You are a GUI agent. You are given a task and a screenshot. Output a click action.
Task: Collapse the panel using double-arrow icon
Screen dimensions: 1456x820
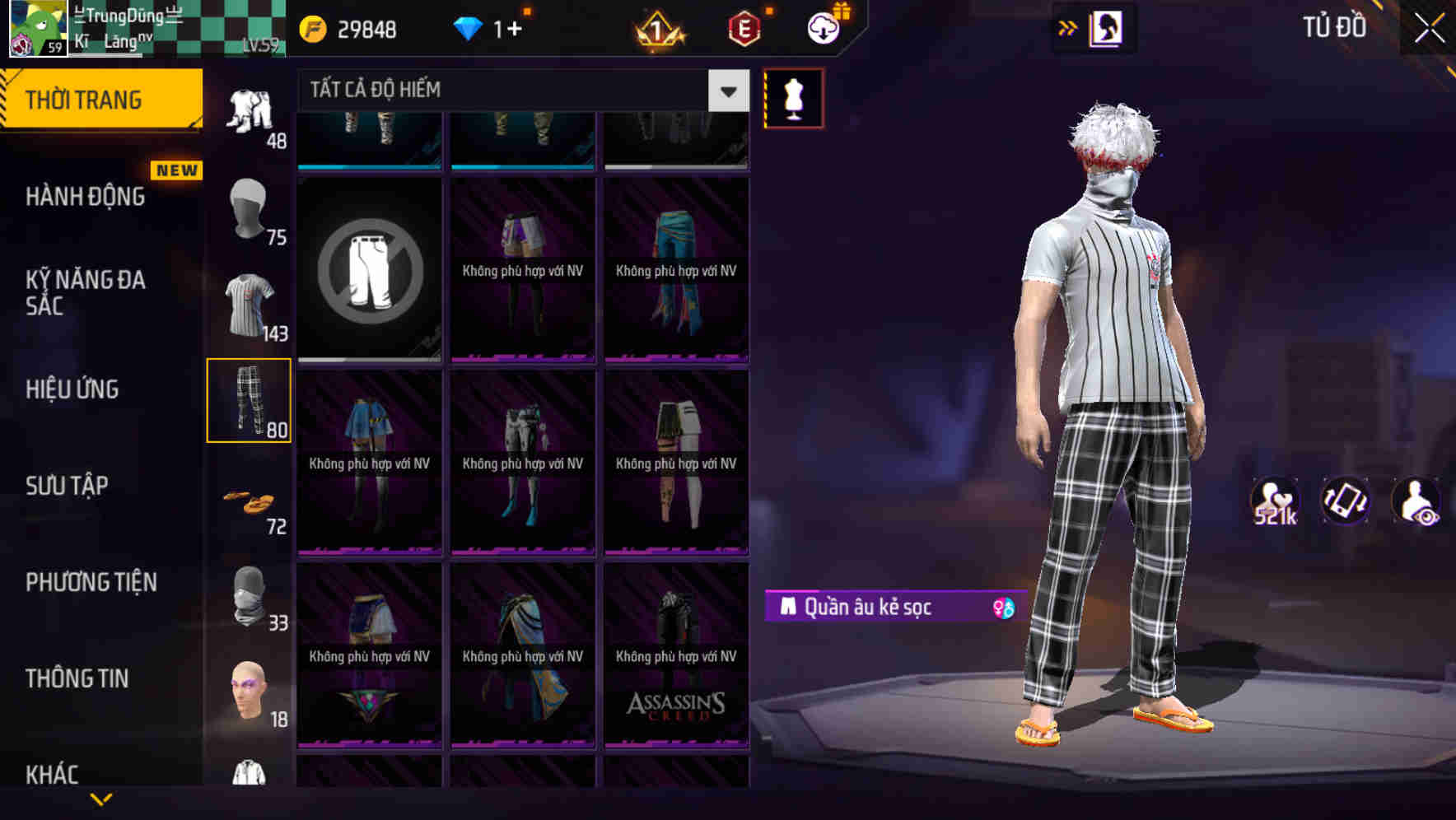point(1066,27)
